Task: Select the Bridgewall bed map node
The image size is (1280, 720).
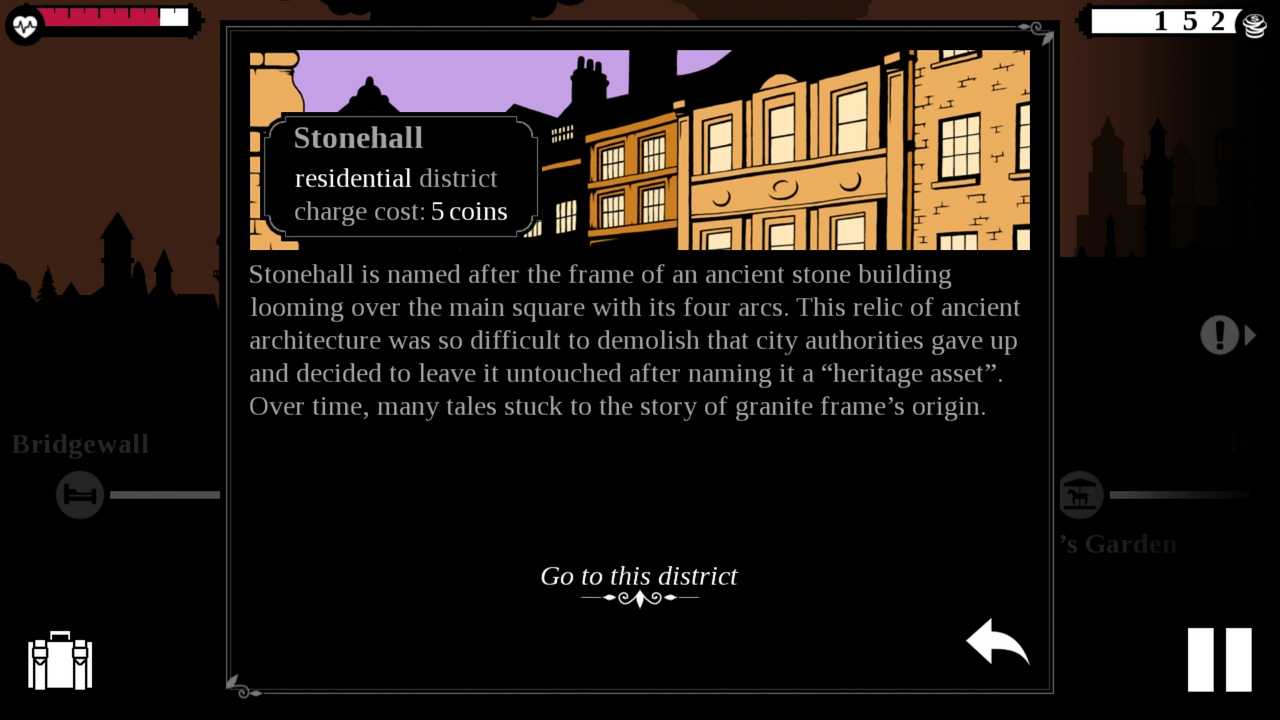Action: (80, 495)
